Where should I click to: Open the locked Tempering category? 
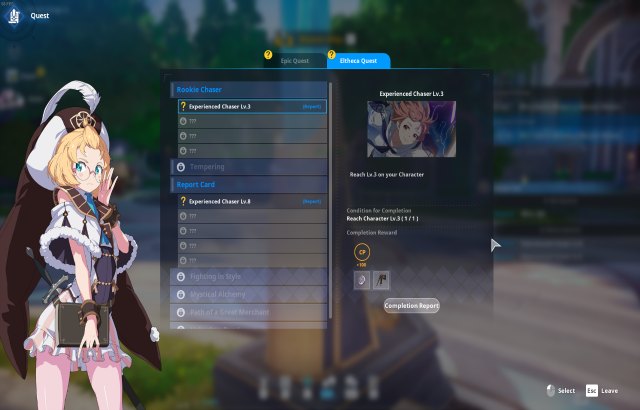coord(250,166)
